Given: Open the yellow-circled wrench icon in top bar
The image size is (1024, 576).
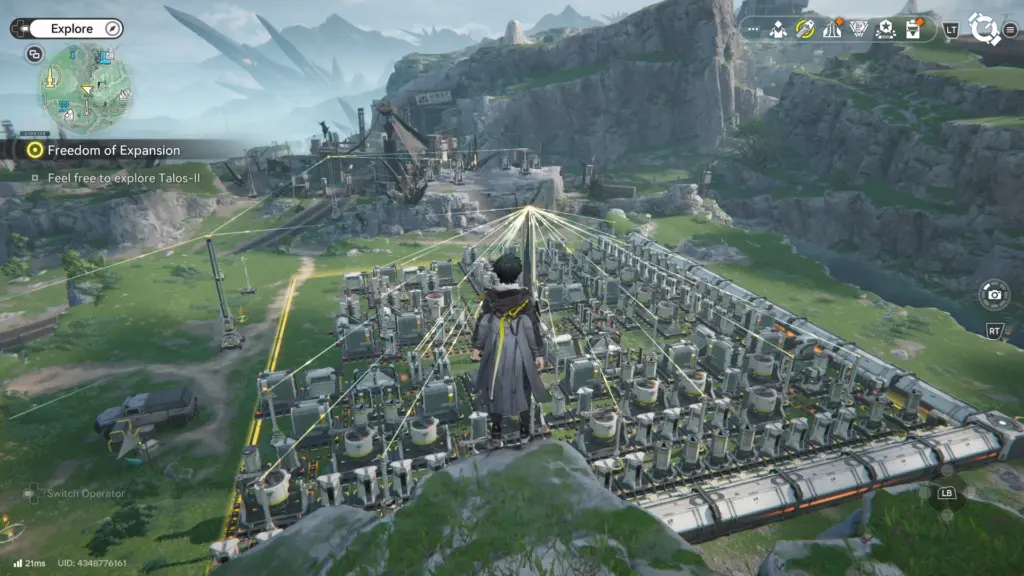Looking at the screenshot, I should tap(805, 29).
